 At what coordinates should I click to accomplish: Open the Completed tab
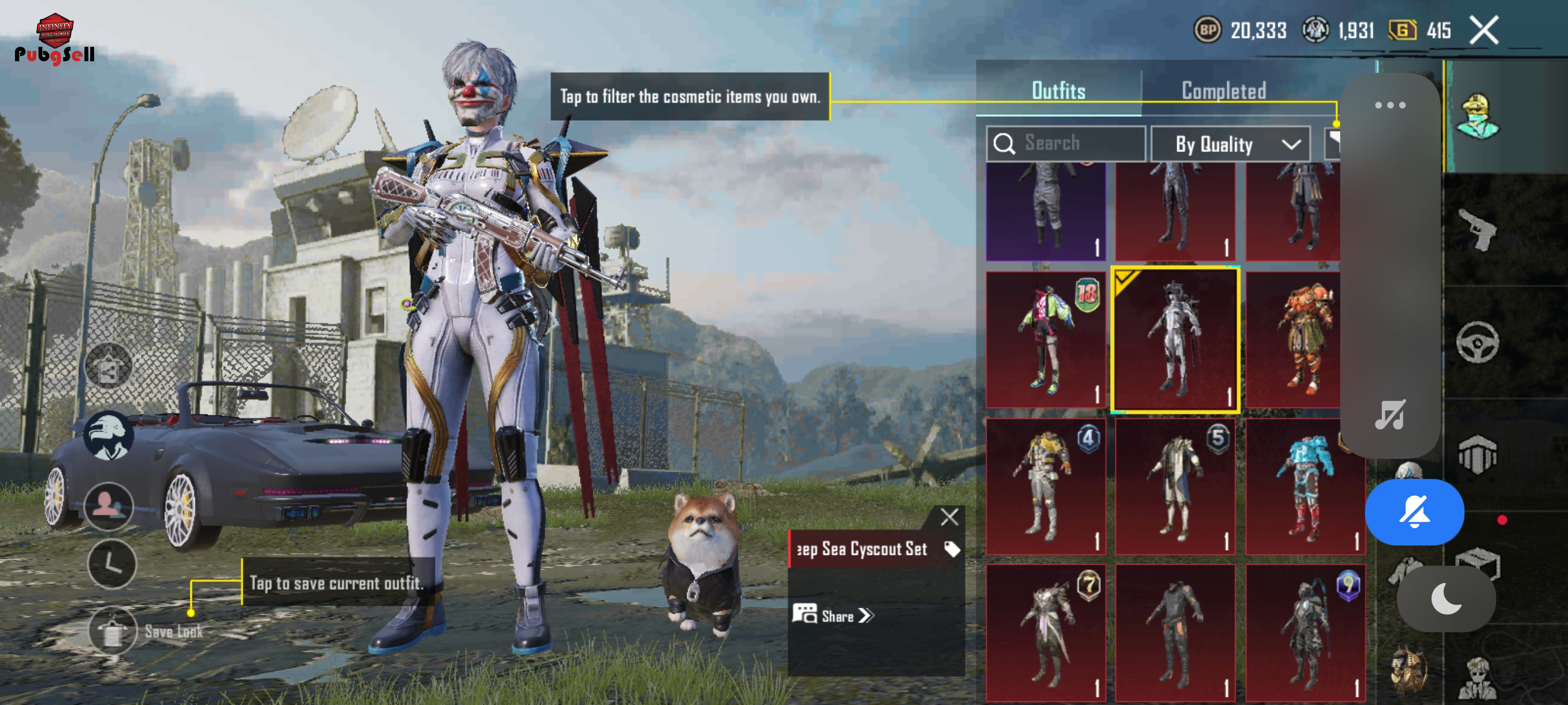1223,91
